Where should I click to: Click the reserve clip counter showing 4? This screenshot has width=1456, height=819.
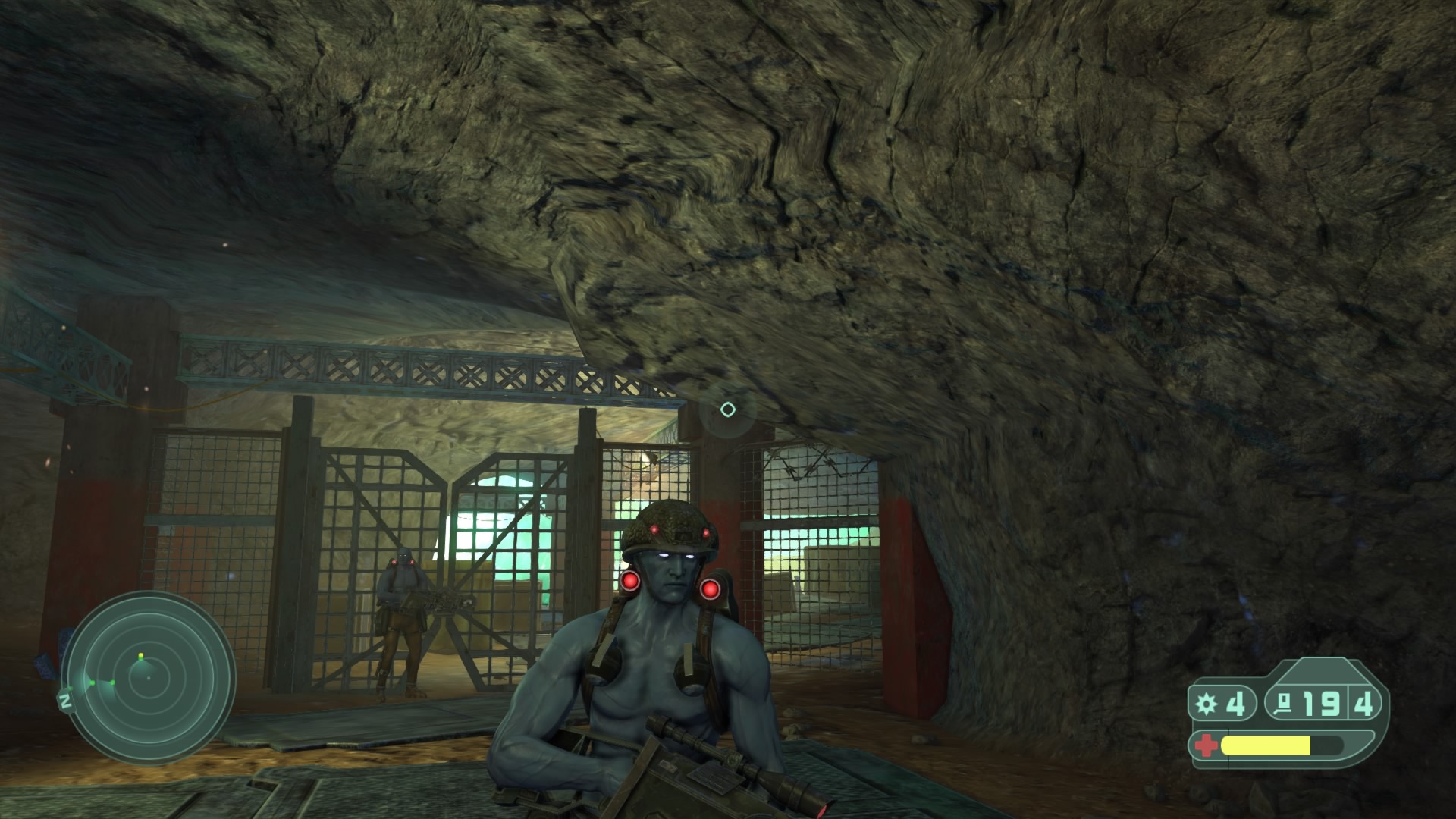tap(1363, 704)
